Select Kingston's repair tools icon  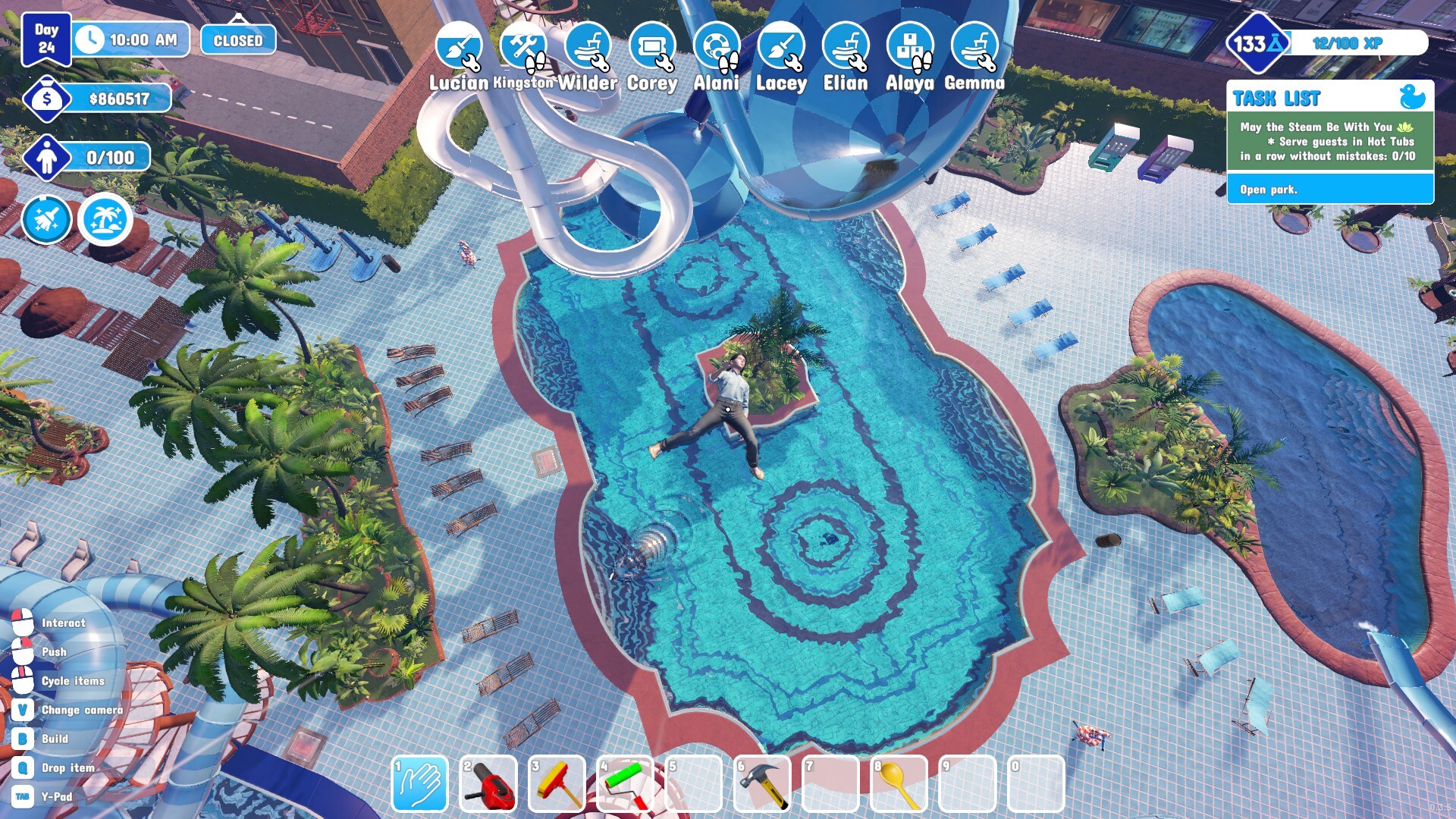coord(523,46)
